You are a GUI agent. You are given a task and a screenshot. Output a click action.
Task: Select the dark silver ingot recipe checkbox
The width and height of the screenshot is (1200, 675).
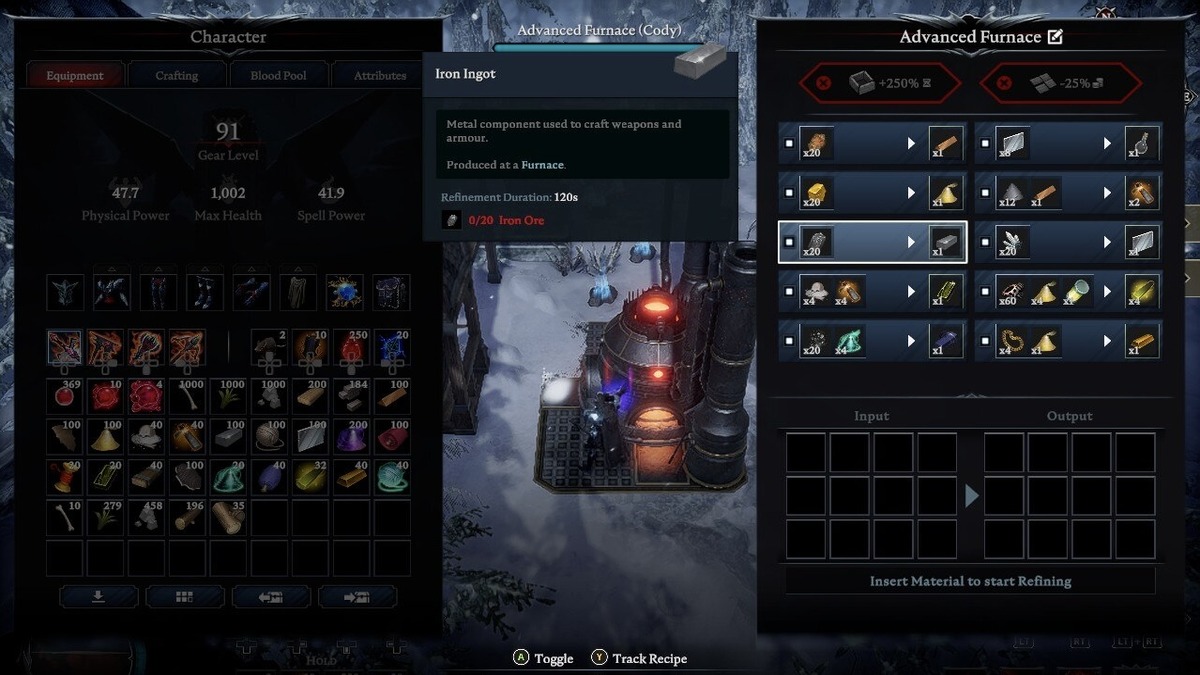click(789, 340)
